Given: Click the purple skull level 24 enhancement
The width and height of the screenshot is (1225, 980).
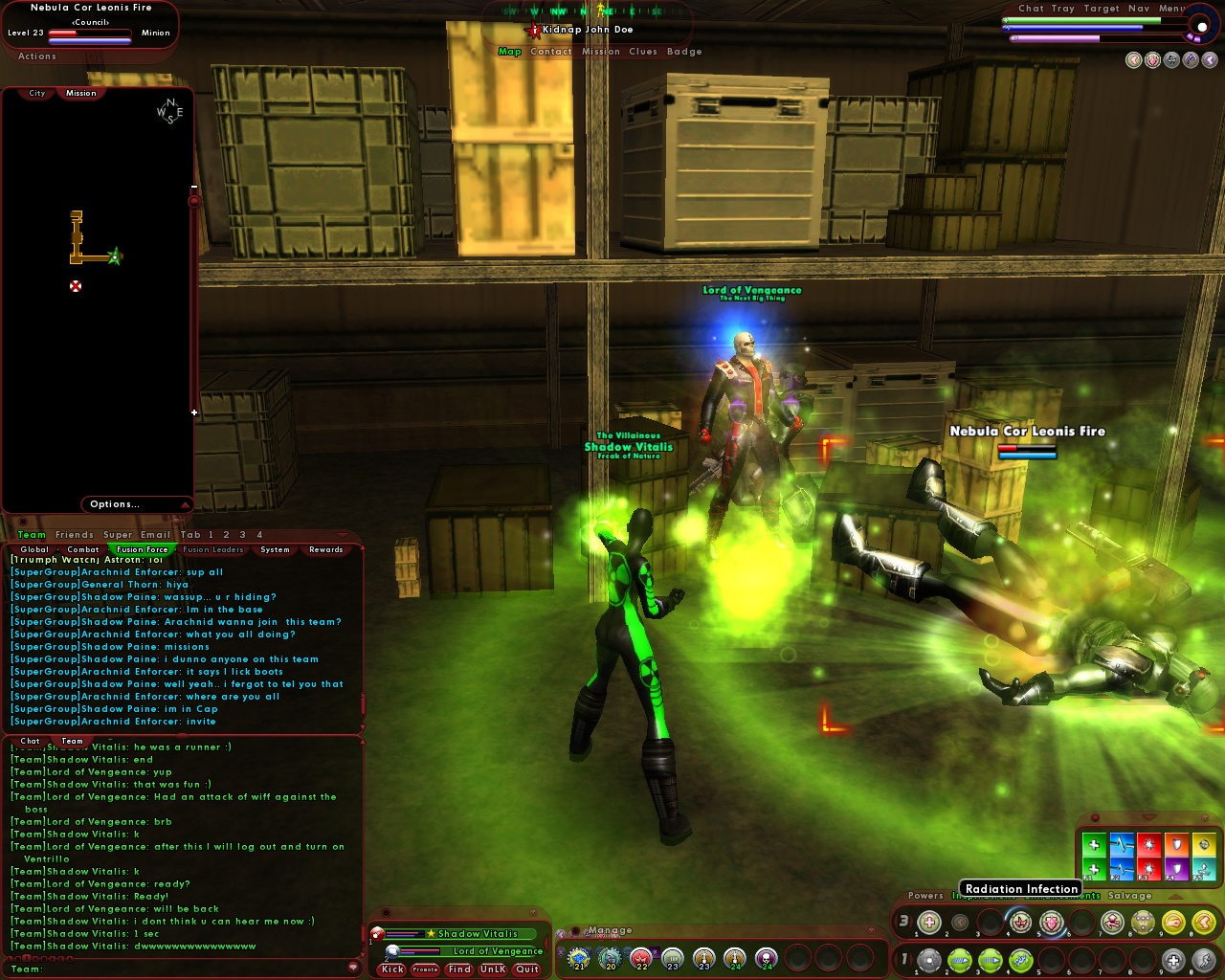Looking at the screenshot, I should click(766, 957).
